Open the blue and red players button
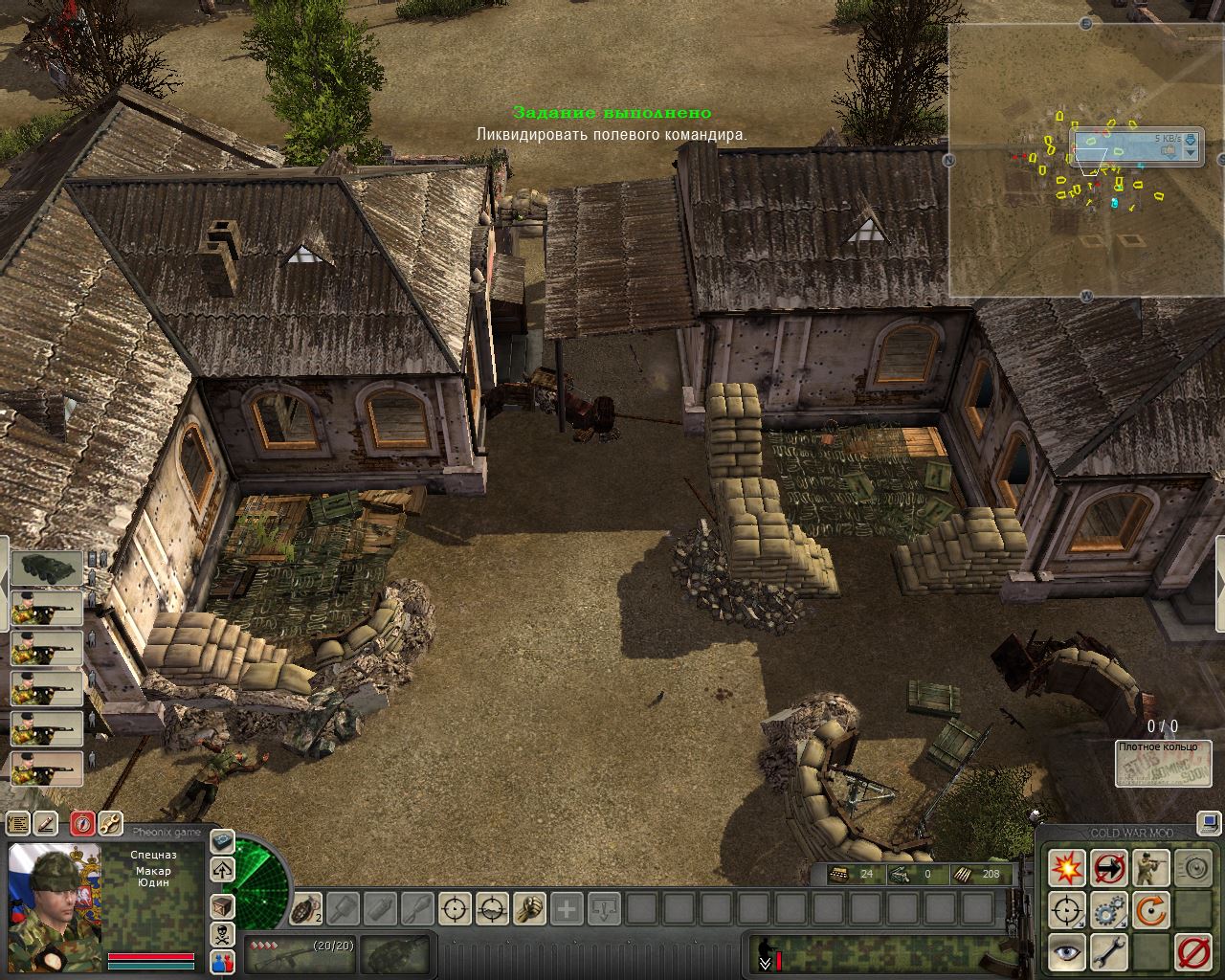 (222, 962)
